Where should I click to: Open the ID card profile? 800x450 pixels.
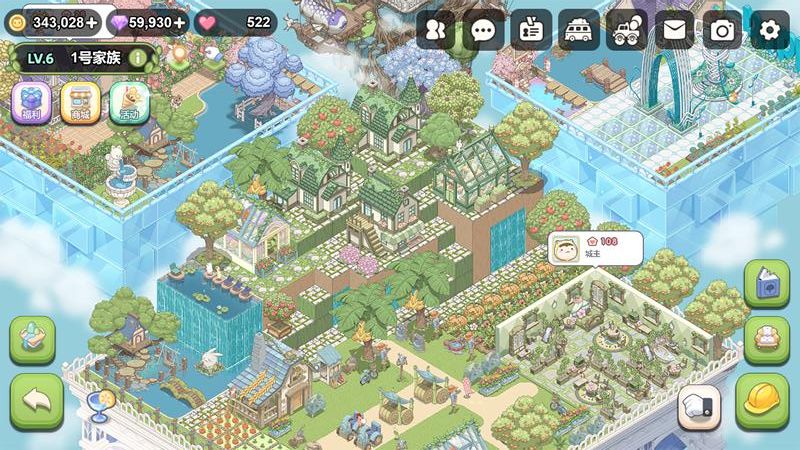click(x=531, y=30)
